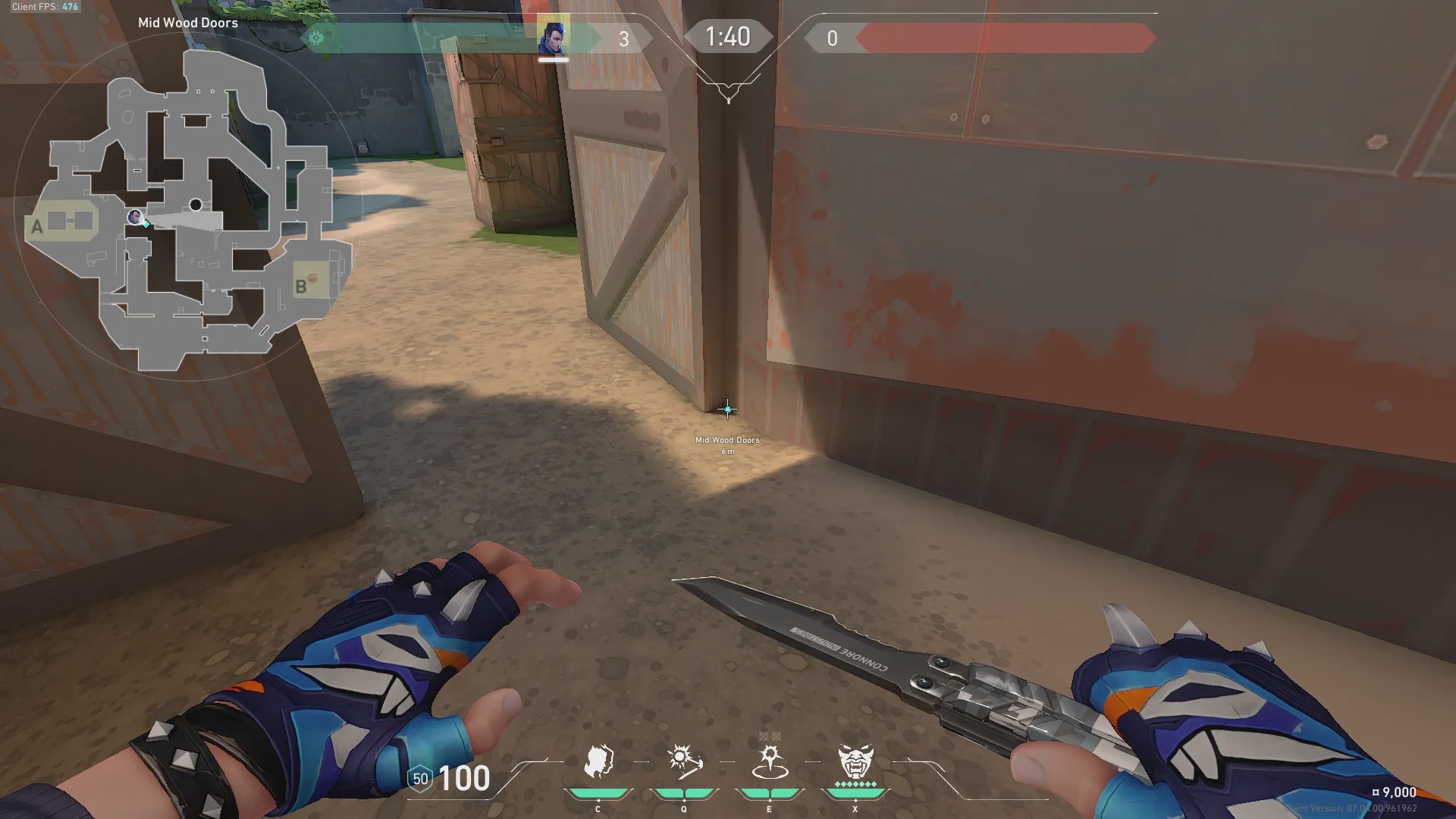This screenshot has height=819, width=1456.
Task: Activate the Fakeout ability icon
Action: (598, 761)
